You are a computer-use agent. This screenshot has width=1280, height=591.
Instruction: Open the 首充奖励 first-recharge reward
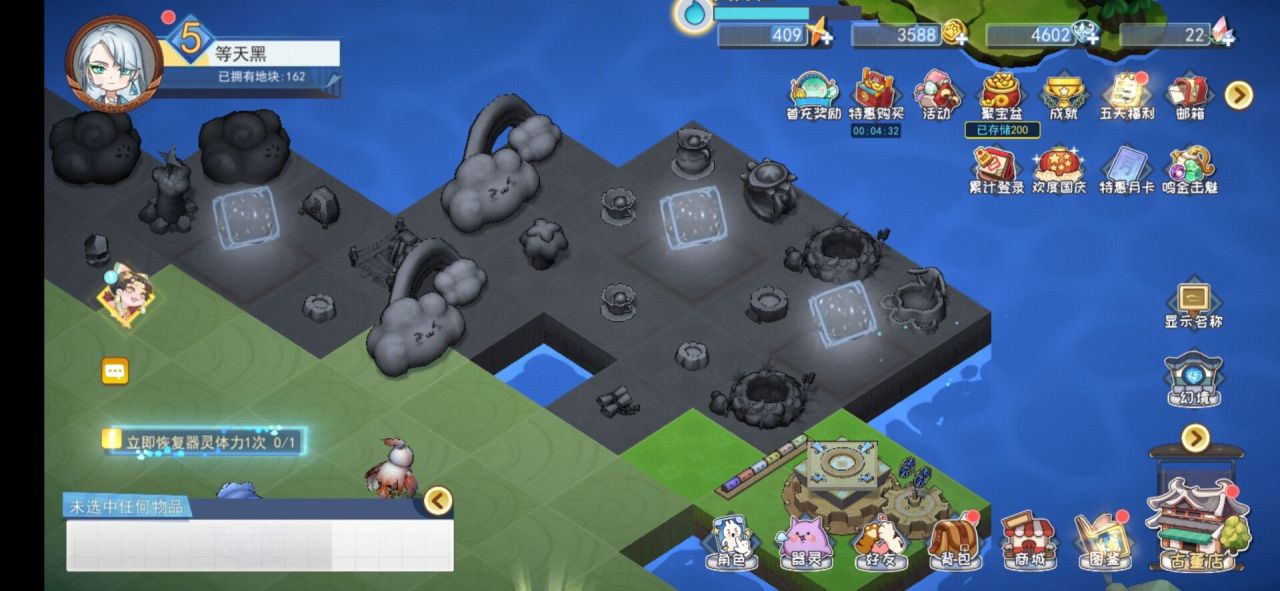[x=813, y=95]
